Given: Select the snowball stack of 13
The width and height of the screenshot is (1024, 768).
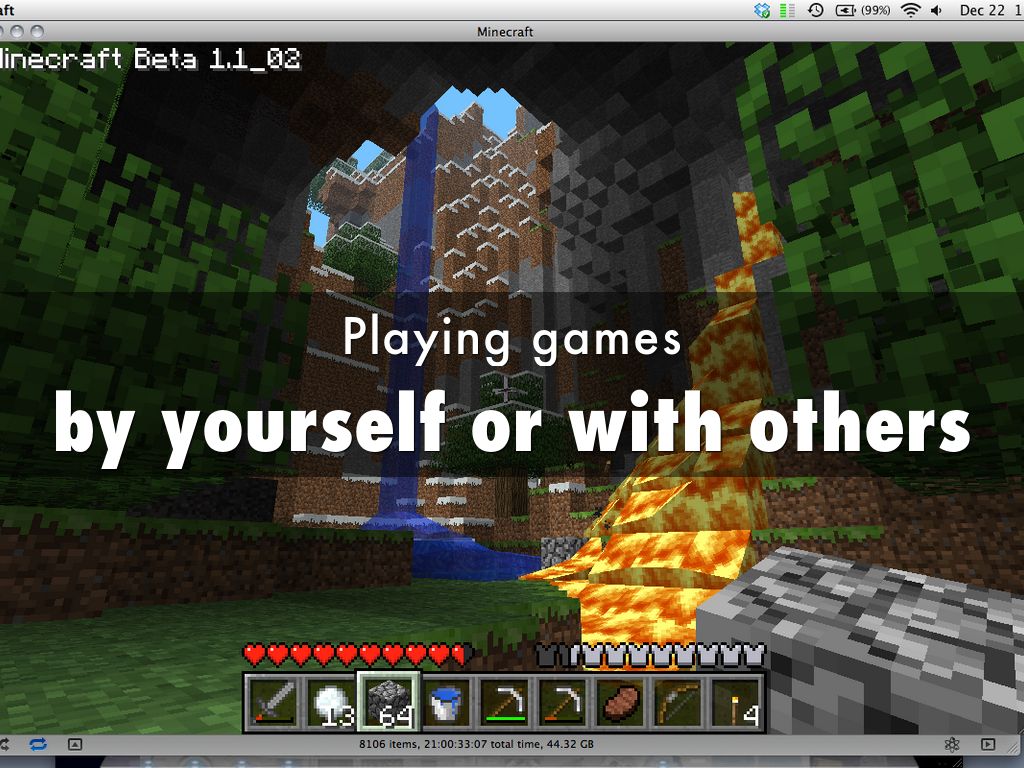Looking at the screenshot, I should pos(327,701).
